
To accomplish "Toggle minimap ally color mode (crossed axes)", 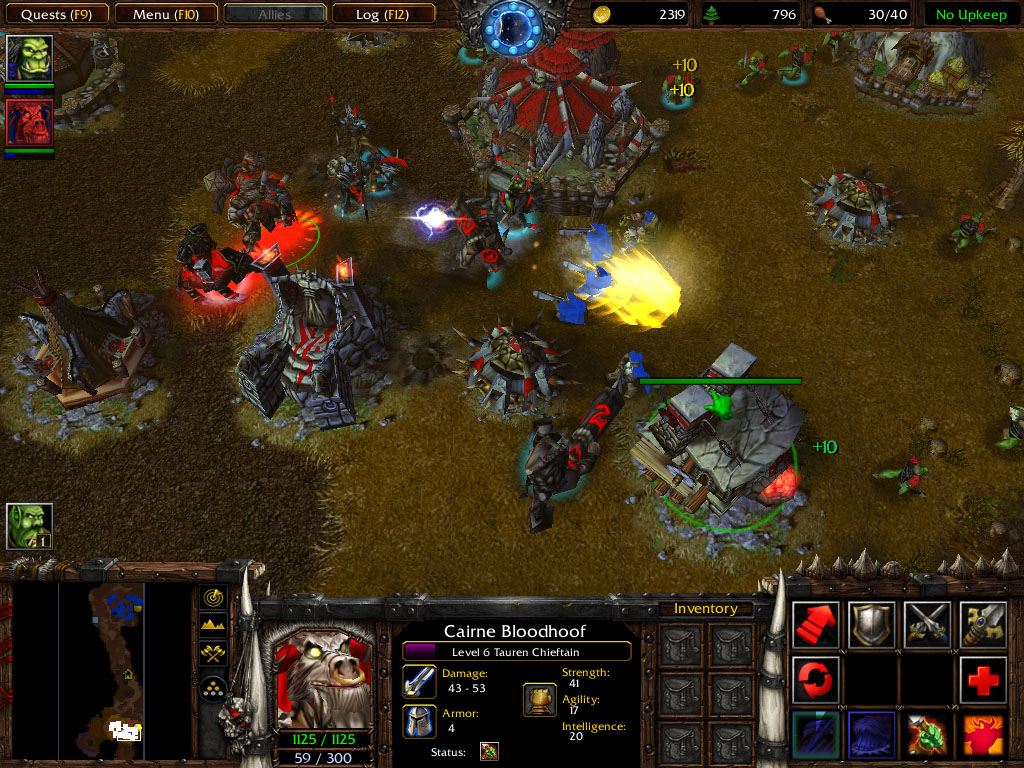I will point(214,654).
